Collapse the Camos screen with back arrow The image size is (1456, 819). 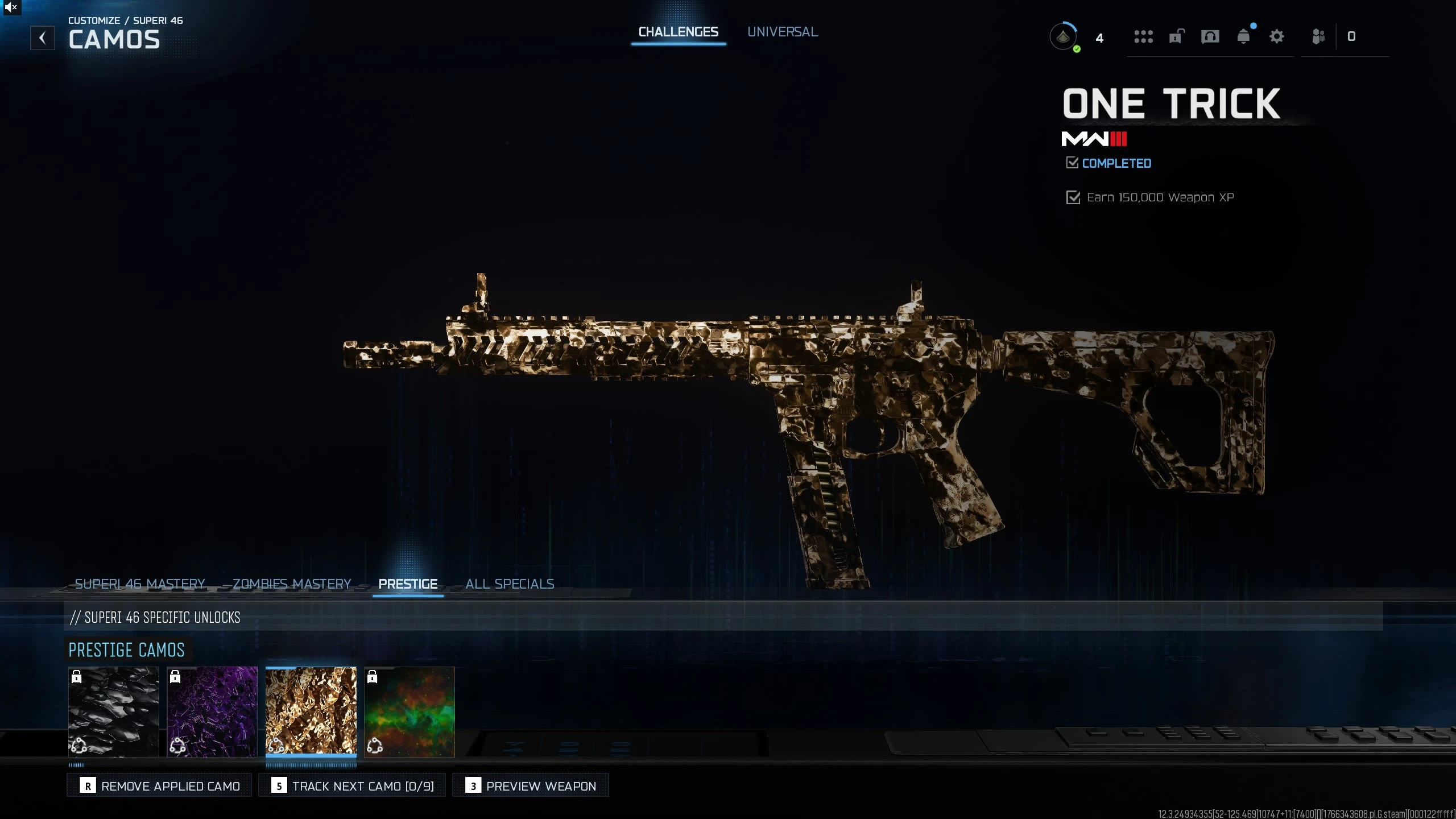(x=43, y=38)
